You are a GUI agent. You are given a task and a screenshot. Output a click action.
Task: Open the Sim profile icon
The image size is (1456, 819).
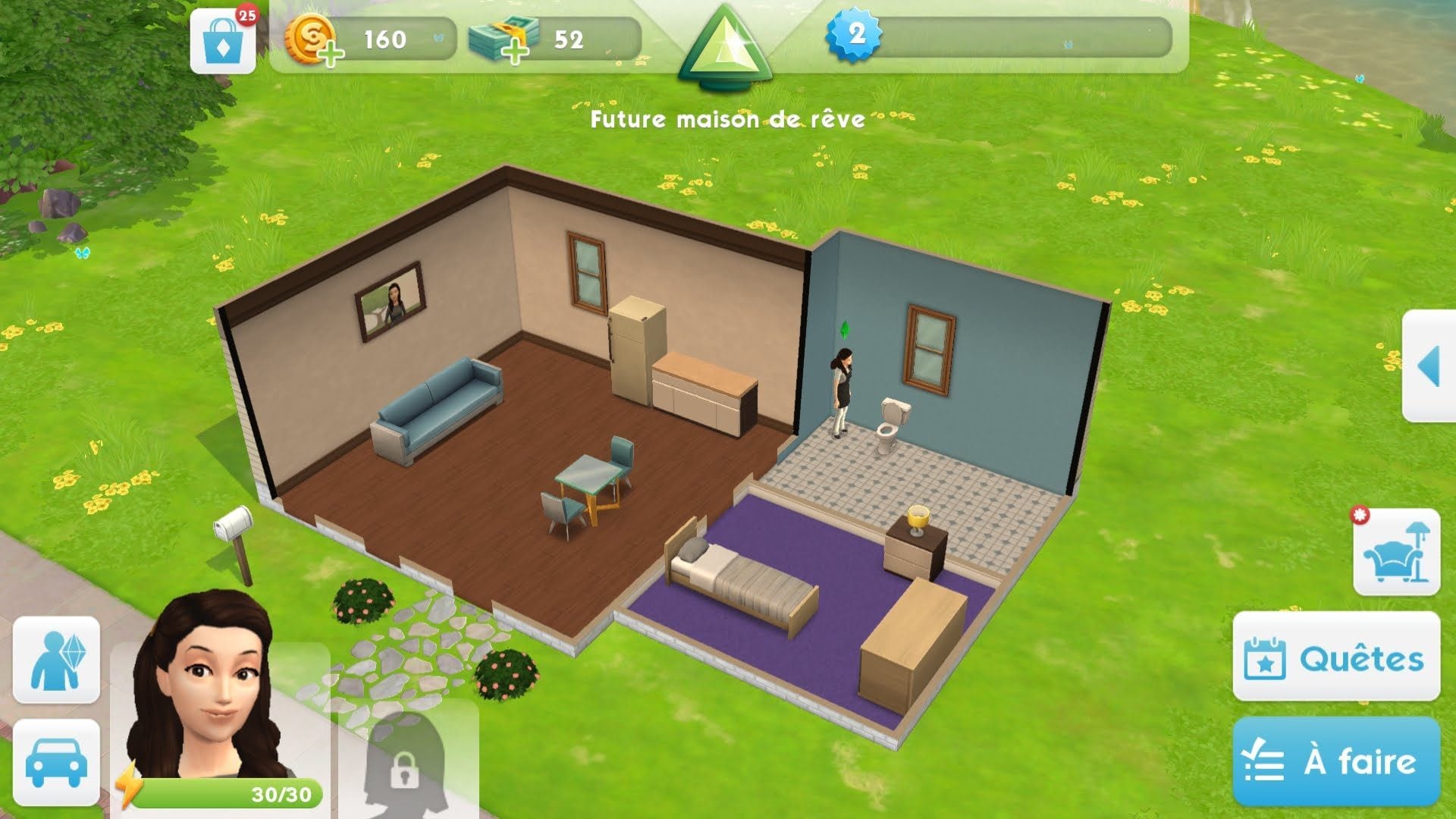click(56, 659)
